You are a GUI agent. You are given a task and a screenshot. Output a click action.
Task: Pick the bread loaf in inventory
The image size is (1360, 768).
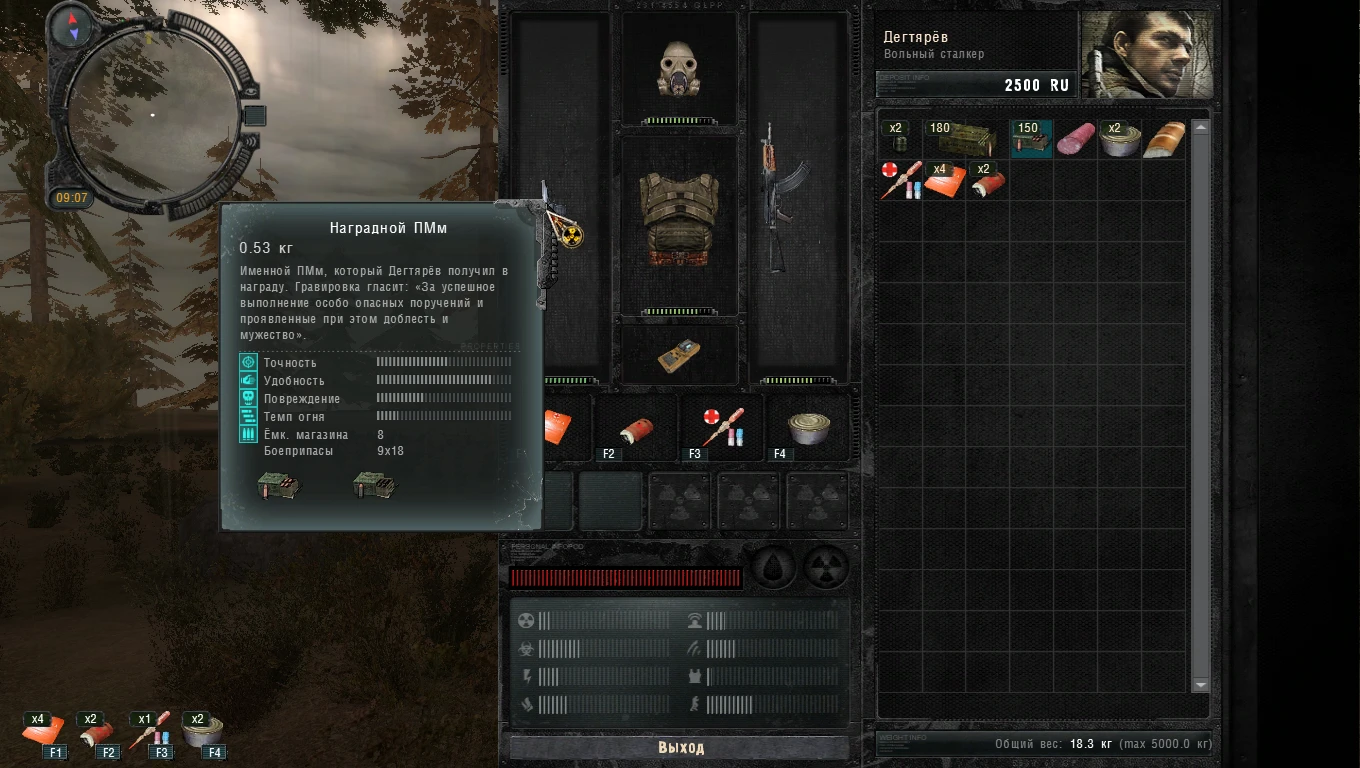coord(1164,139)
